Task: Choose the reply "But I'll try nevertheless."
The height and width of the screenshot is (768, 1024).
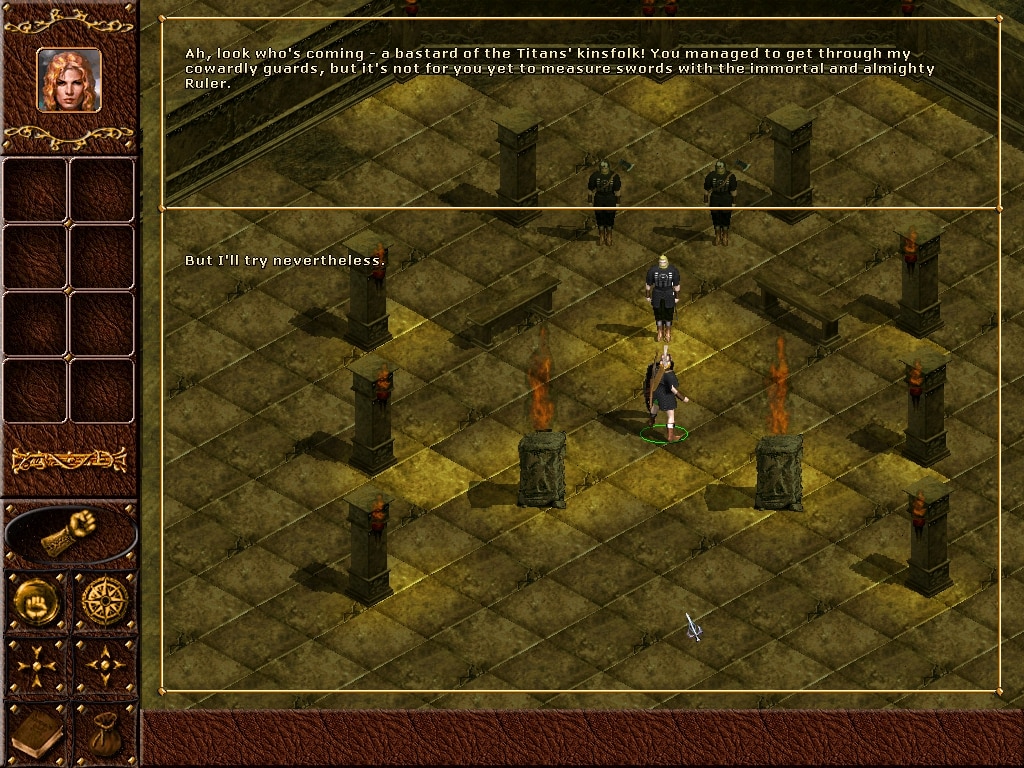Action: tap(285, 261)
